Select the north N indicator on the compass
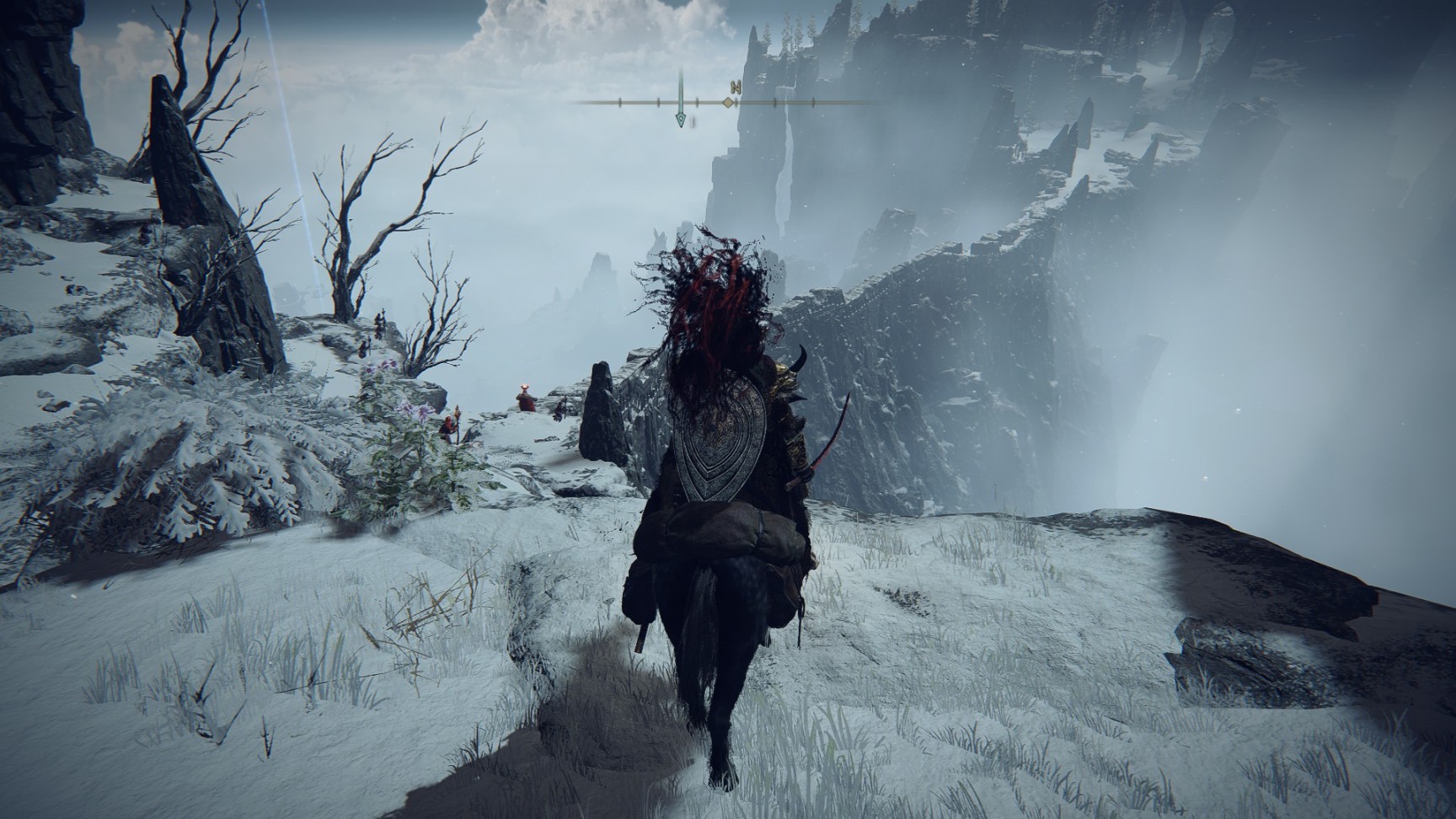This screenshot has height=819, width=1456. point(736,87)
